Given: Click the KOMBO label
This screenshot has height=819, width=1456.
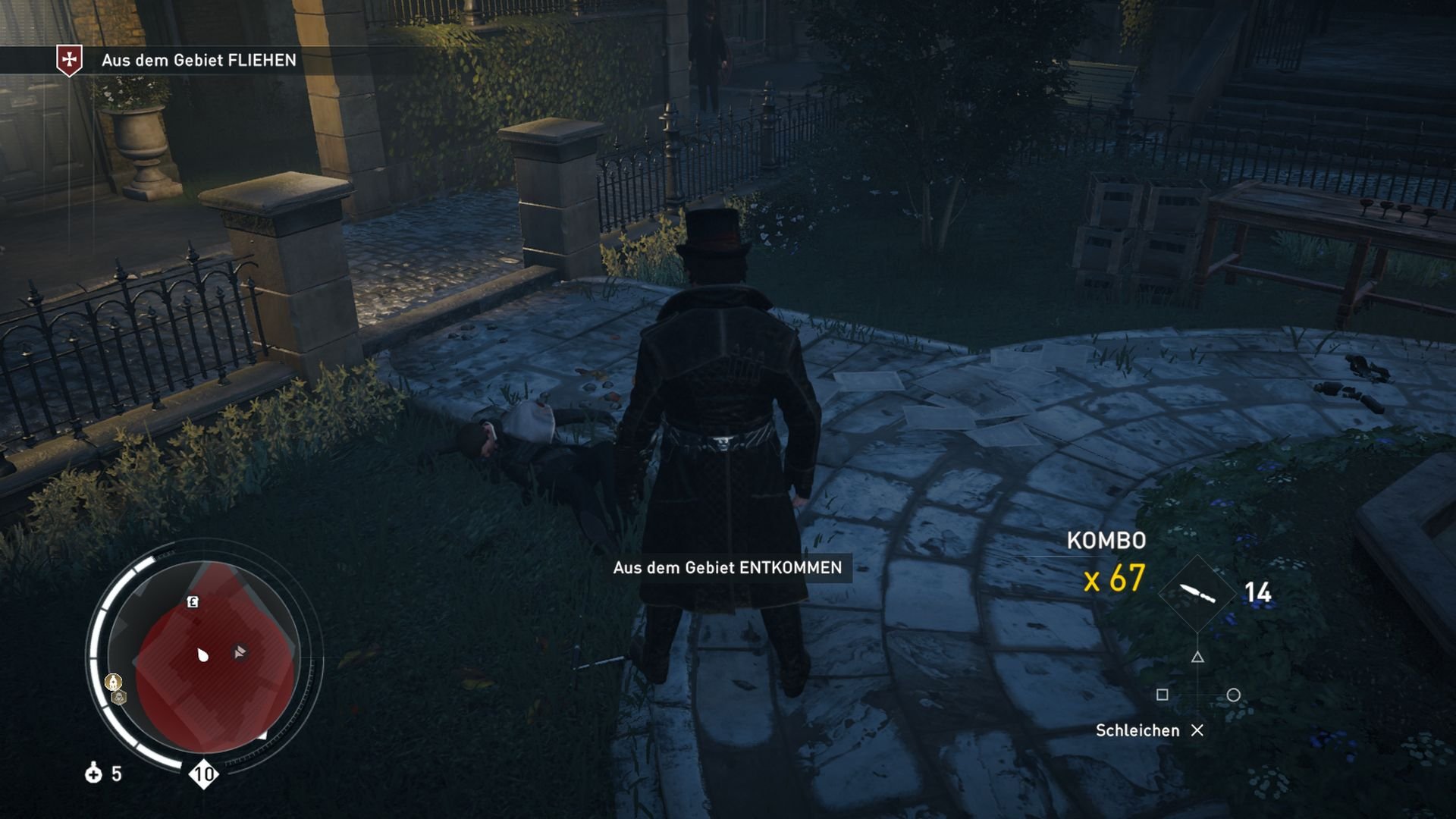Looking at the screenshot, I should (x=1106, y=541).
